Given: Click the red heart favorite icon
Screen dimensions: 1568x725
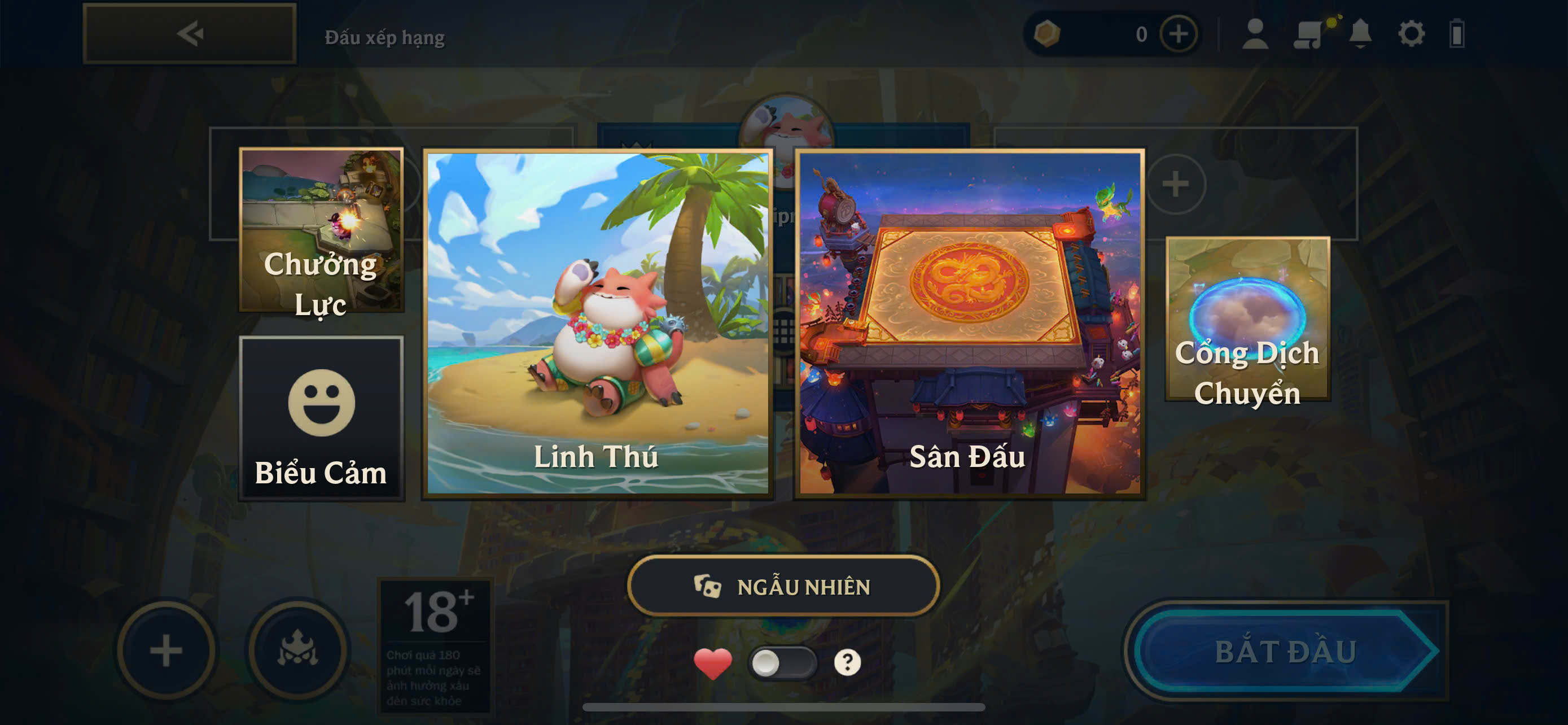Looking at the screenshot, I should coord(713,663).
